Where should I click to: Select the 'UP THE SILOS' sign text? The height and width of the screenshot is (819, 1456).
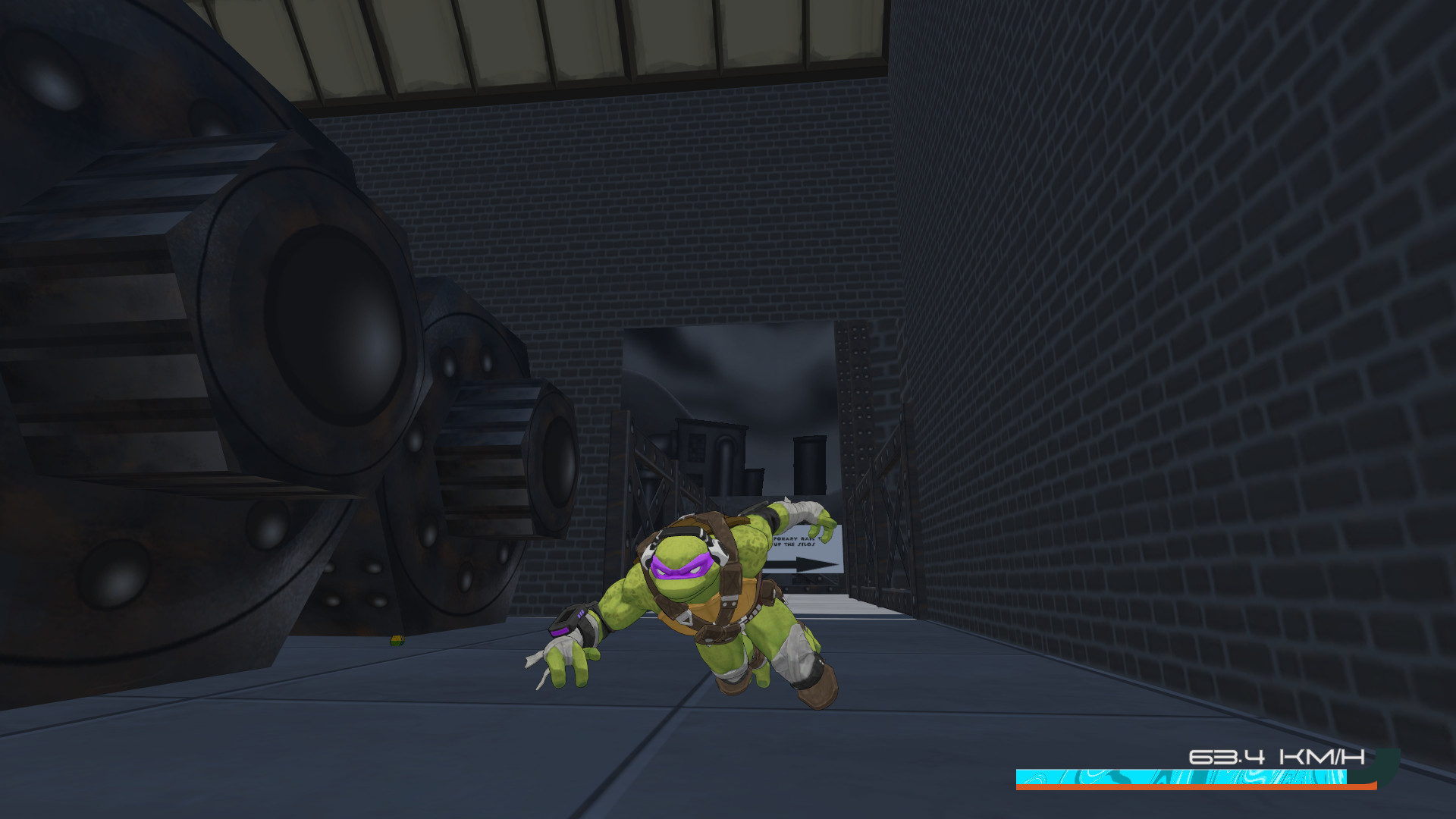pyautogui.click(x=792, y=544)
